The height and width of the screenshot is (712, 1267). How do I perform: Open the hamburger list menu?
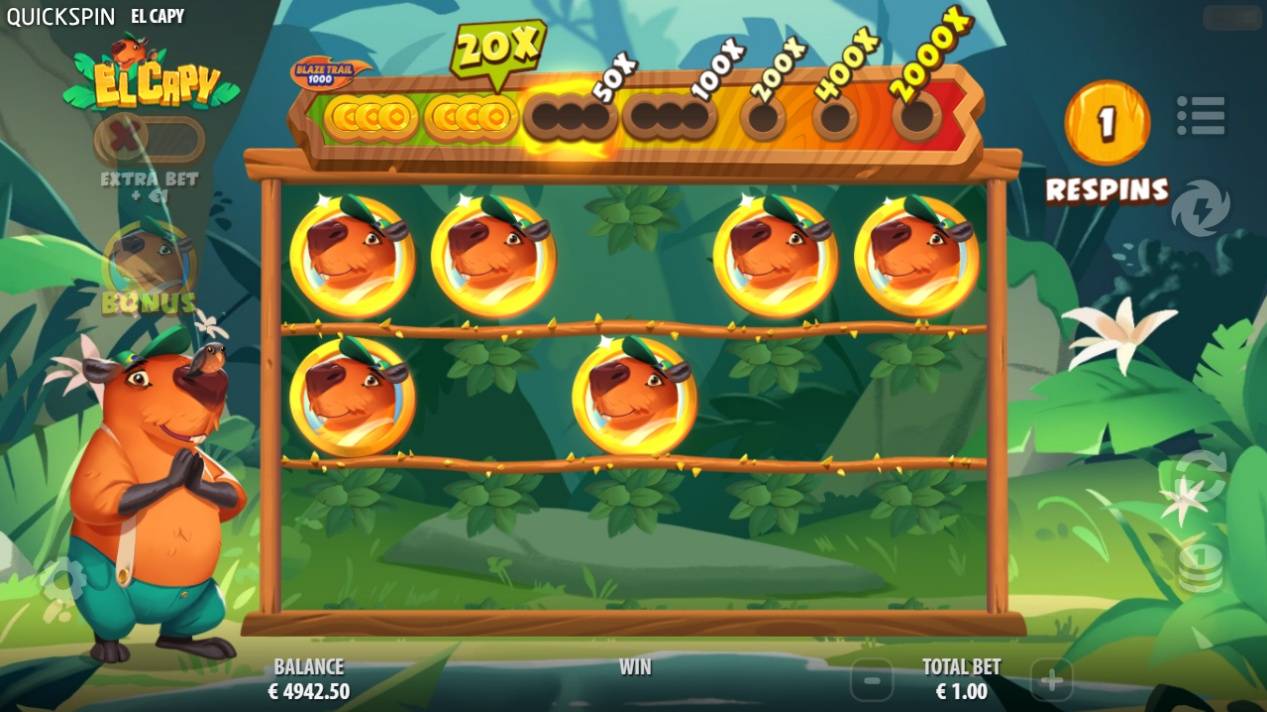point(1200,116)
